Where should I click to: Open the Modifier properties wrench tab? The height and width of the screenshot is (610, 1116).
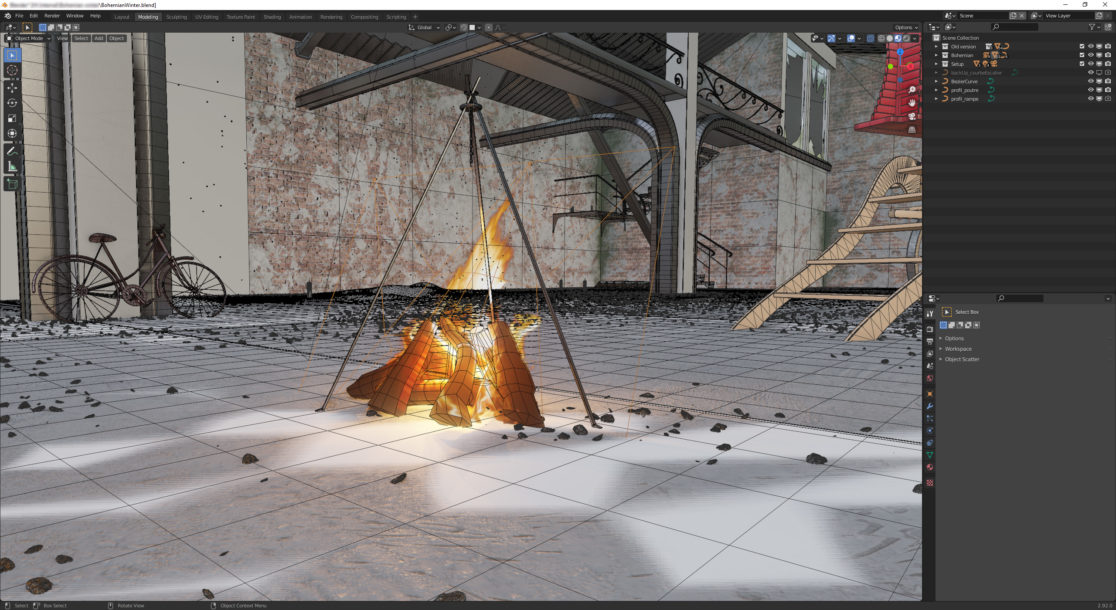pos(930,406)
